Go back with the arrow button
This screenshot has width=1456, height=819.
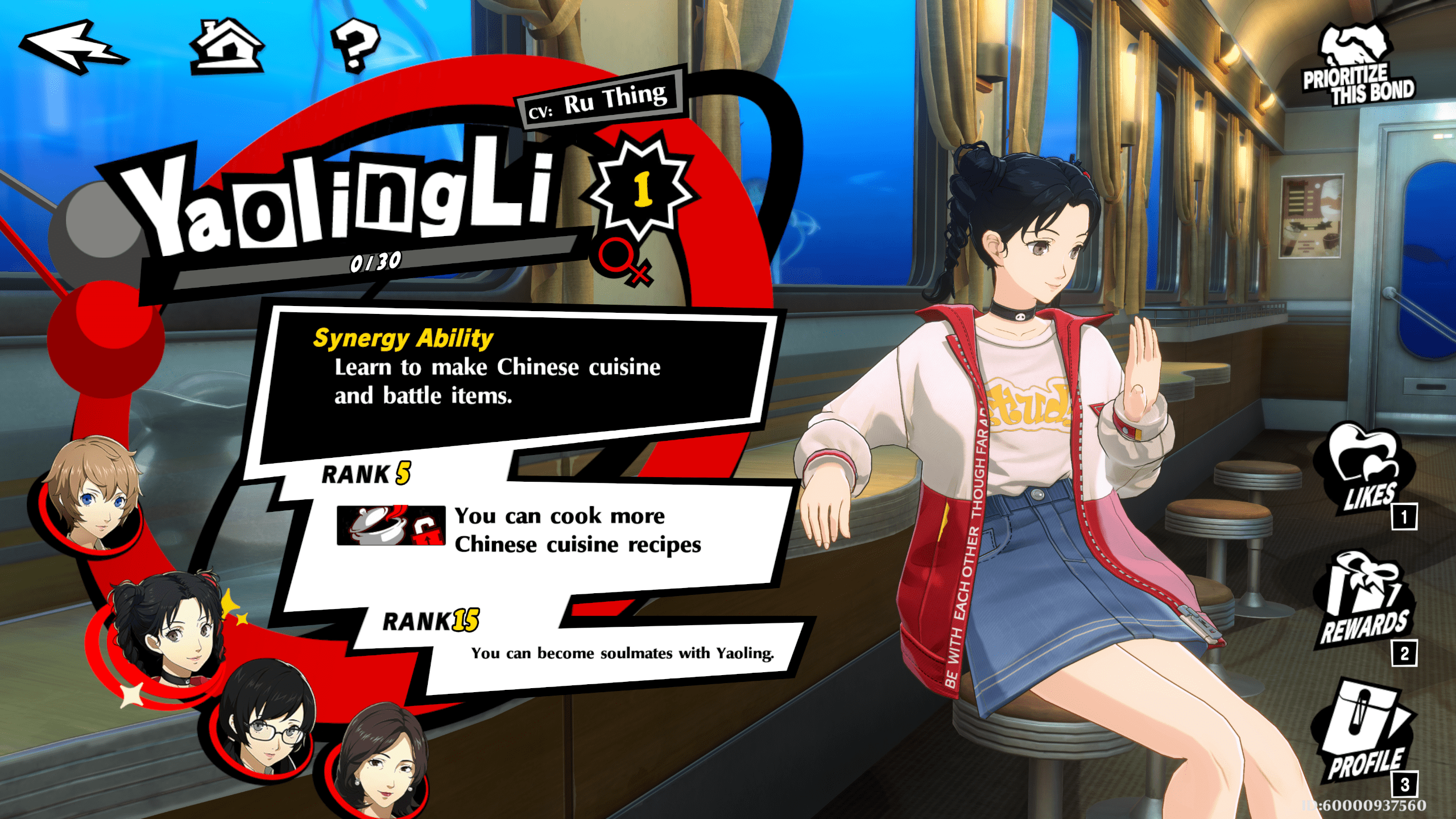coord(73,47)
